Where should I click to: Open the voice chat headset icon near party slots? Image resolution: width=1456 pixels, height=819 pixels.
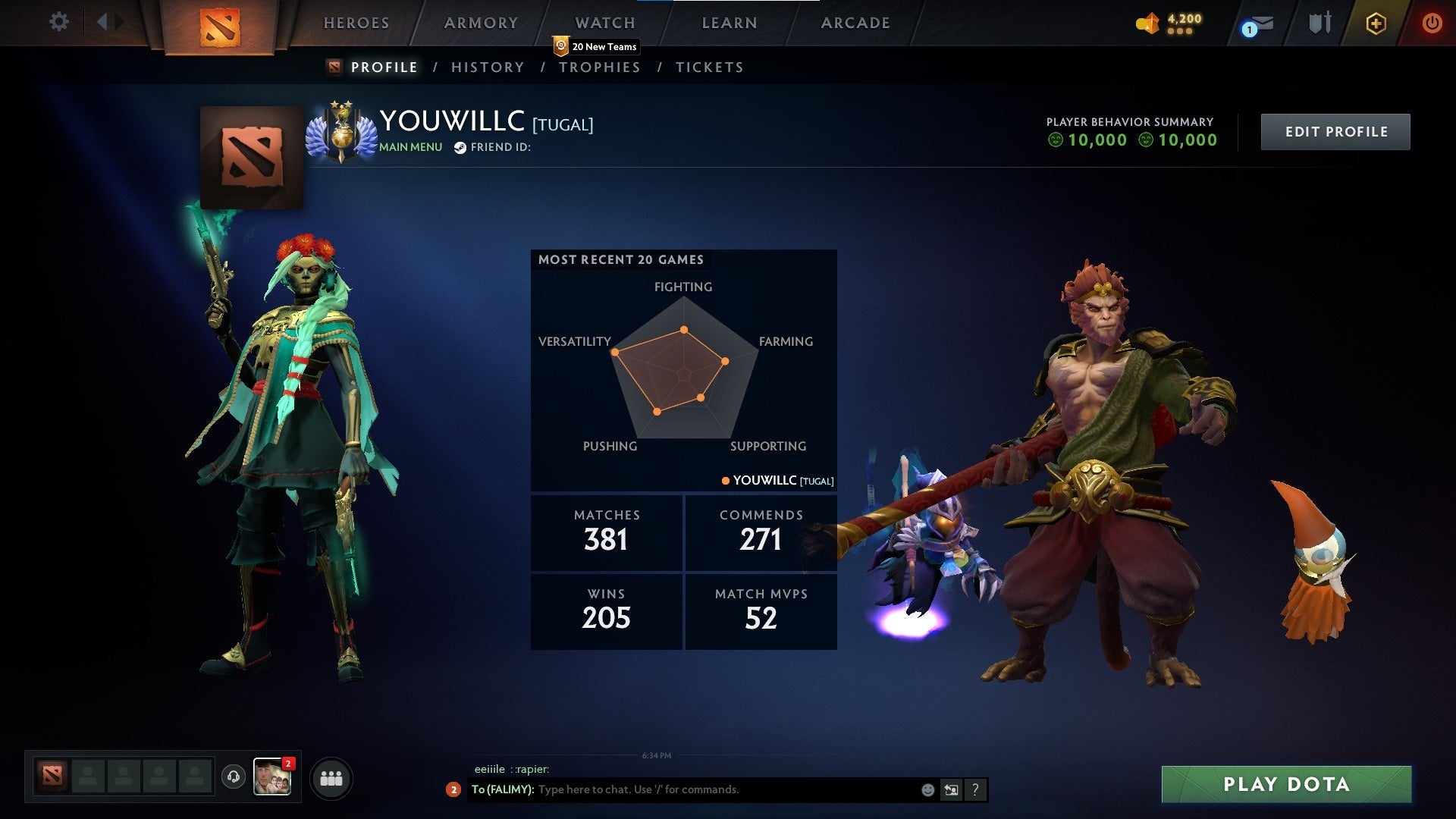click(233, 777)
